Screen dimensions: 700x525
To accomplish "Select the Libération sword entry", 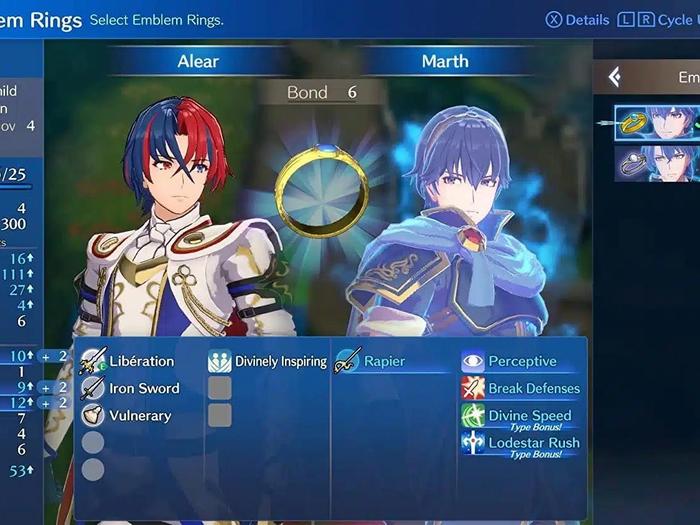I will coord(139,362).
